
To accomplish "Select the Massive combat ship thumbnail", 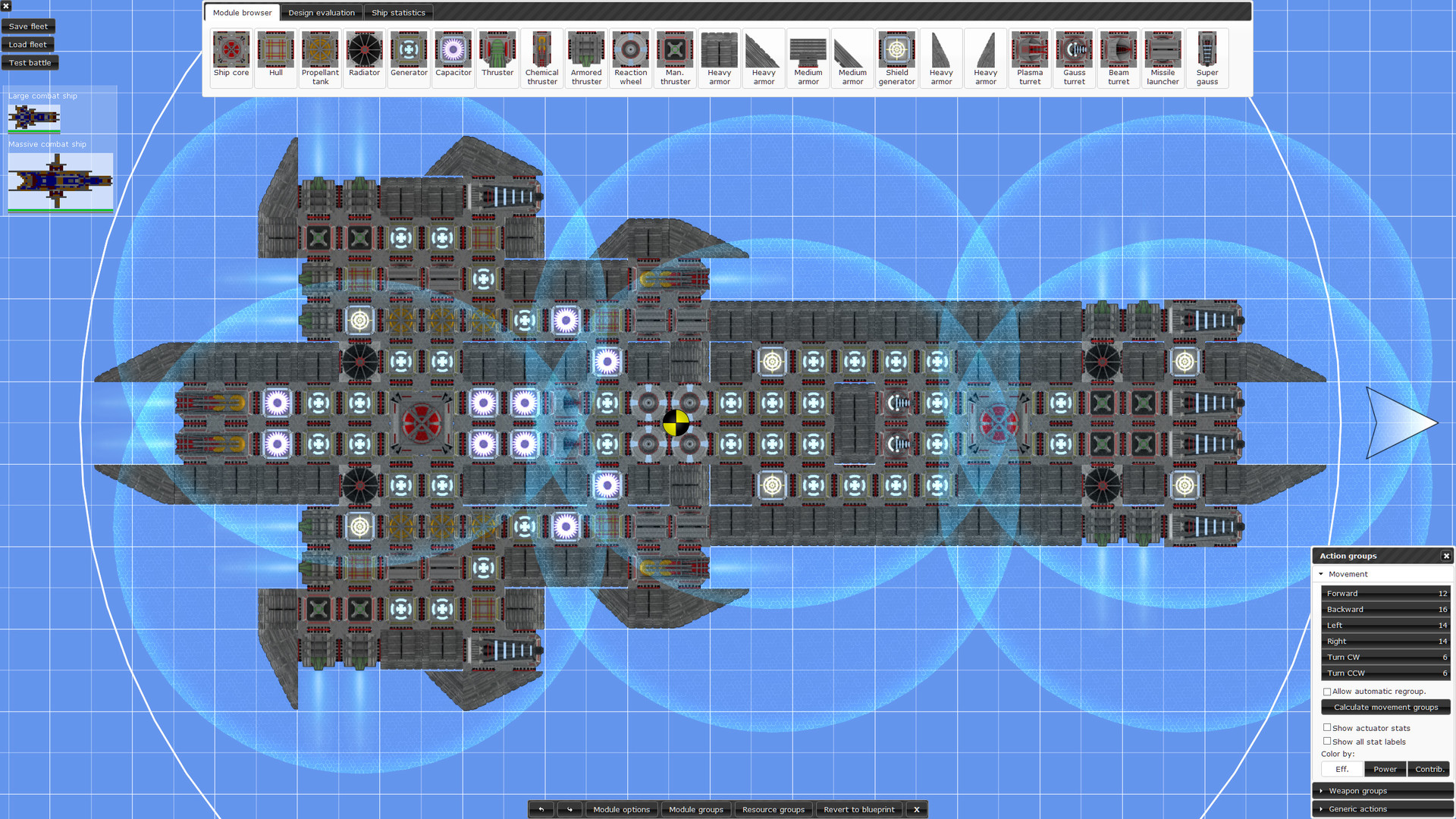I will click(x=60, y=180).
